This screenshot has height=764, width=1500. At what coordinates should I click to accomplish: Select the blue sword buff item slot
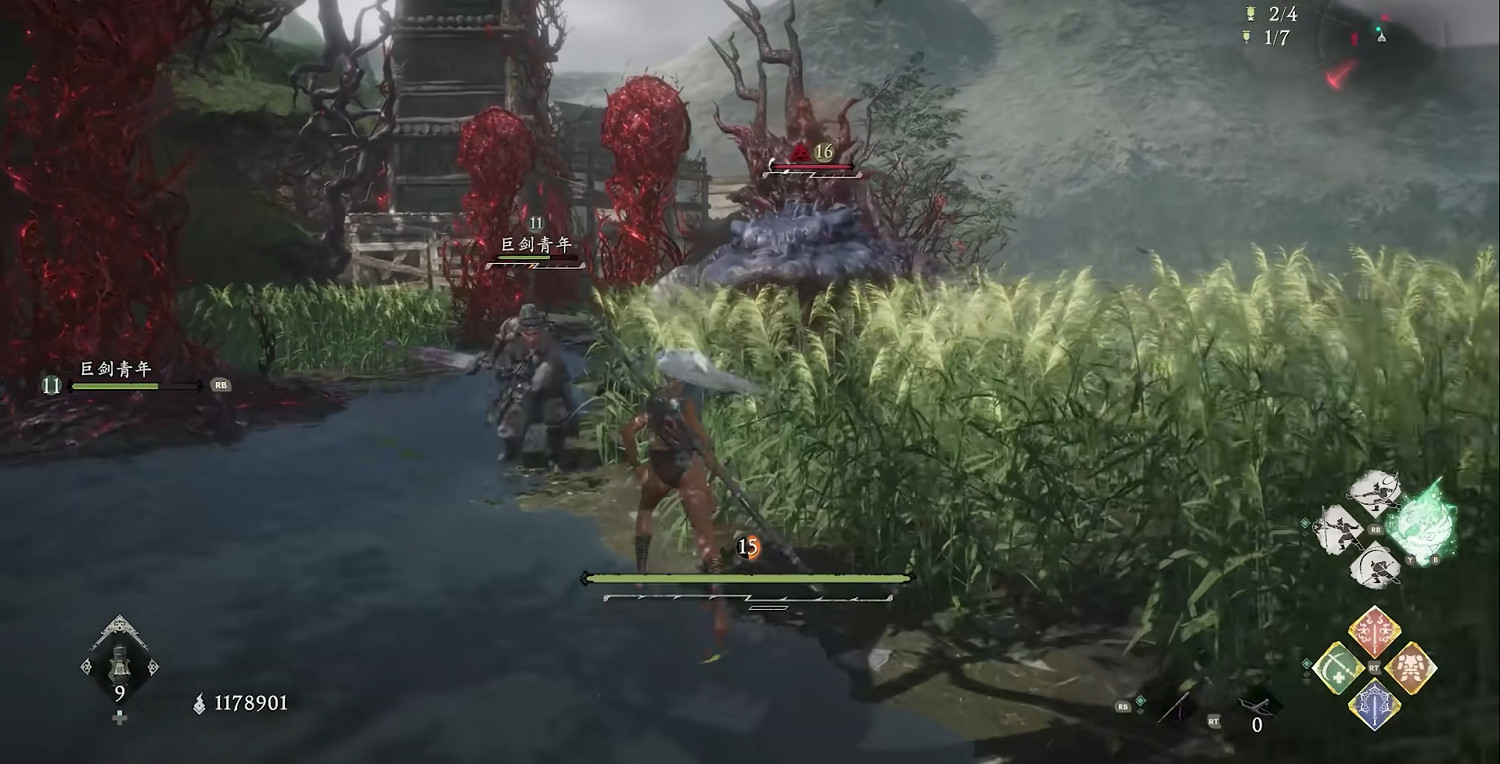coord(1375,703)
